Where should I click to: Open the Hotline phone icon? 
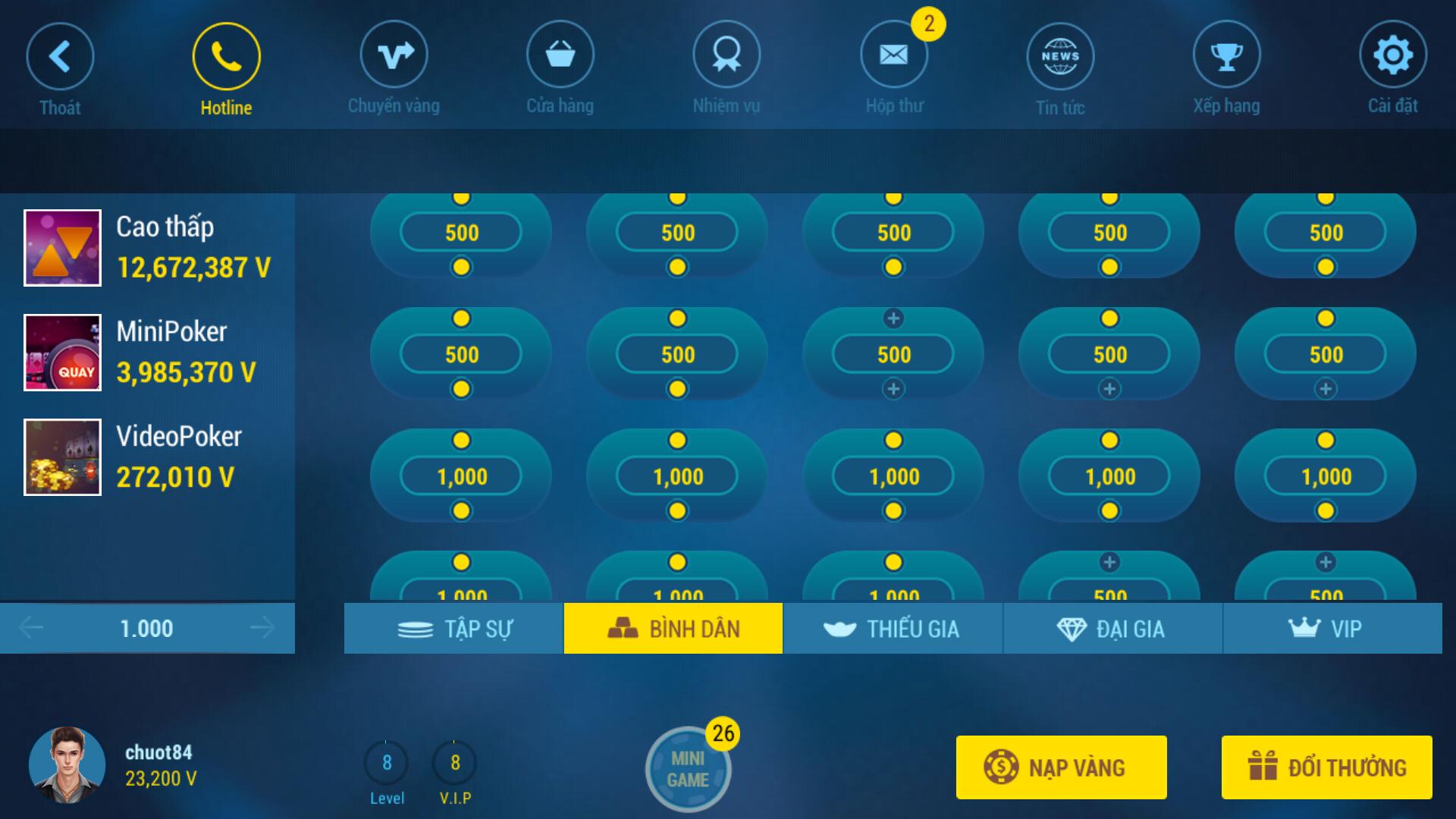click(225, 55)
